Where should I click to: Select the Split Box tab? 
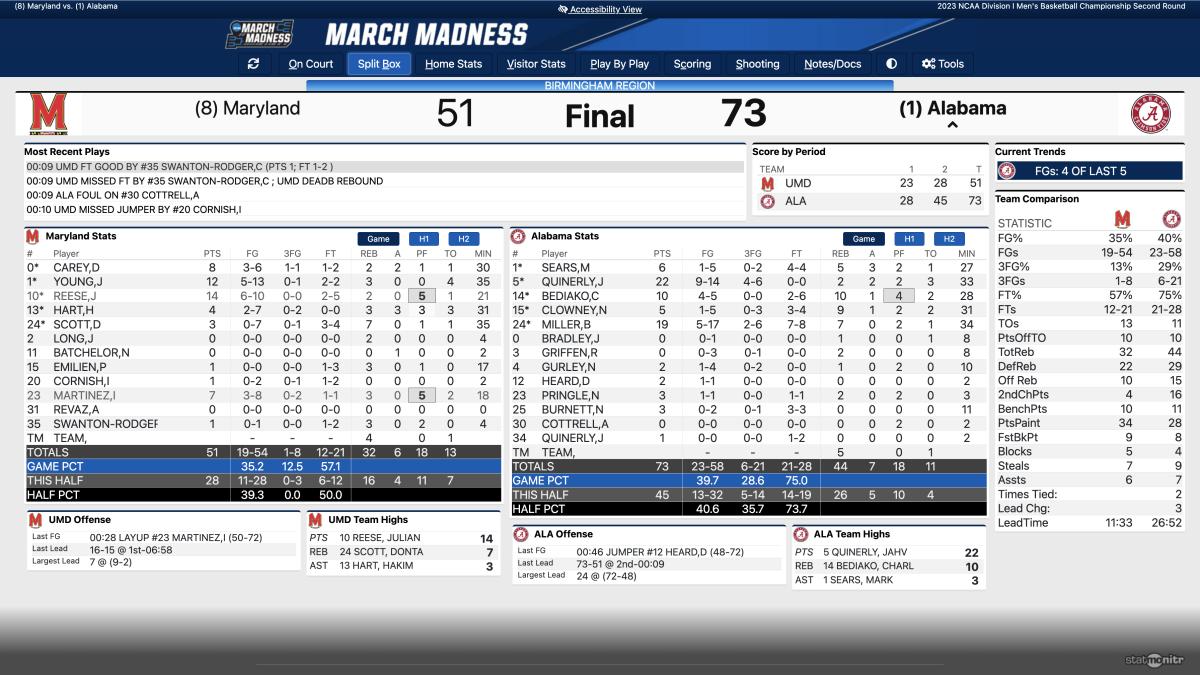pos(379,64)
